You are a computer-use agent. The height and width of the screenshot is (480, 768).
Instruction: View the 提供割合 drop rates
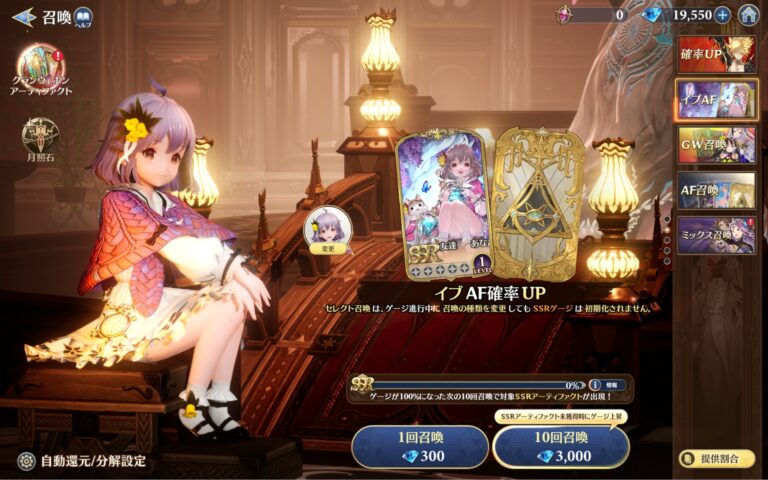tap(716, 459)
